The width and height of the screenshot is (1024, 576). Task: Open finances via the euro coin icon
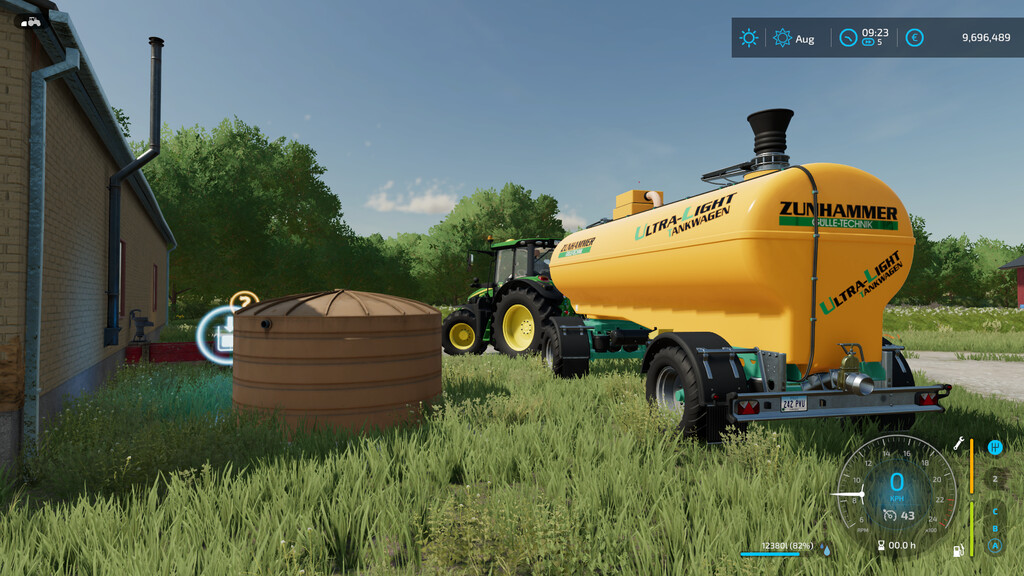(x=914, y=38)
